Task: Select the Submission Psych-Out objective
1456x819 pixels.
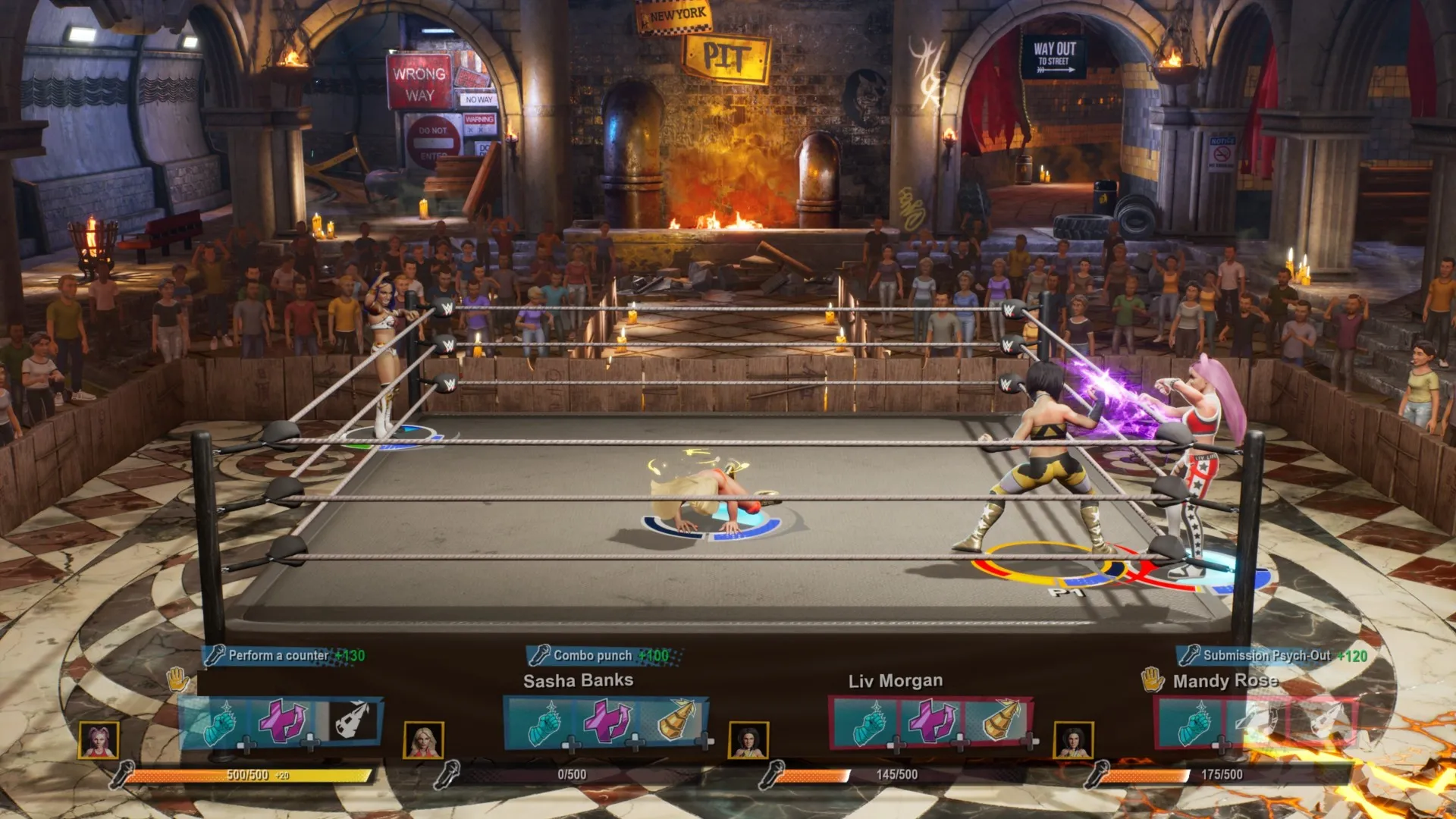Action: coord(1272,655)
